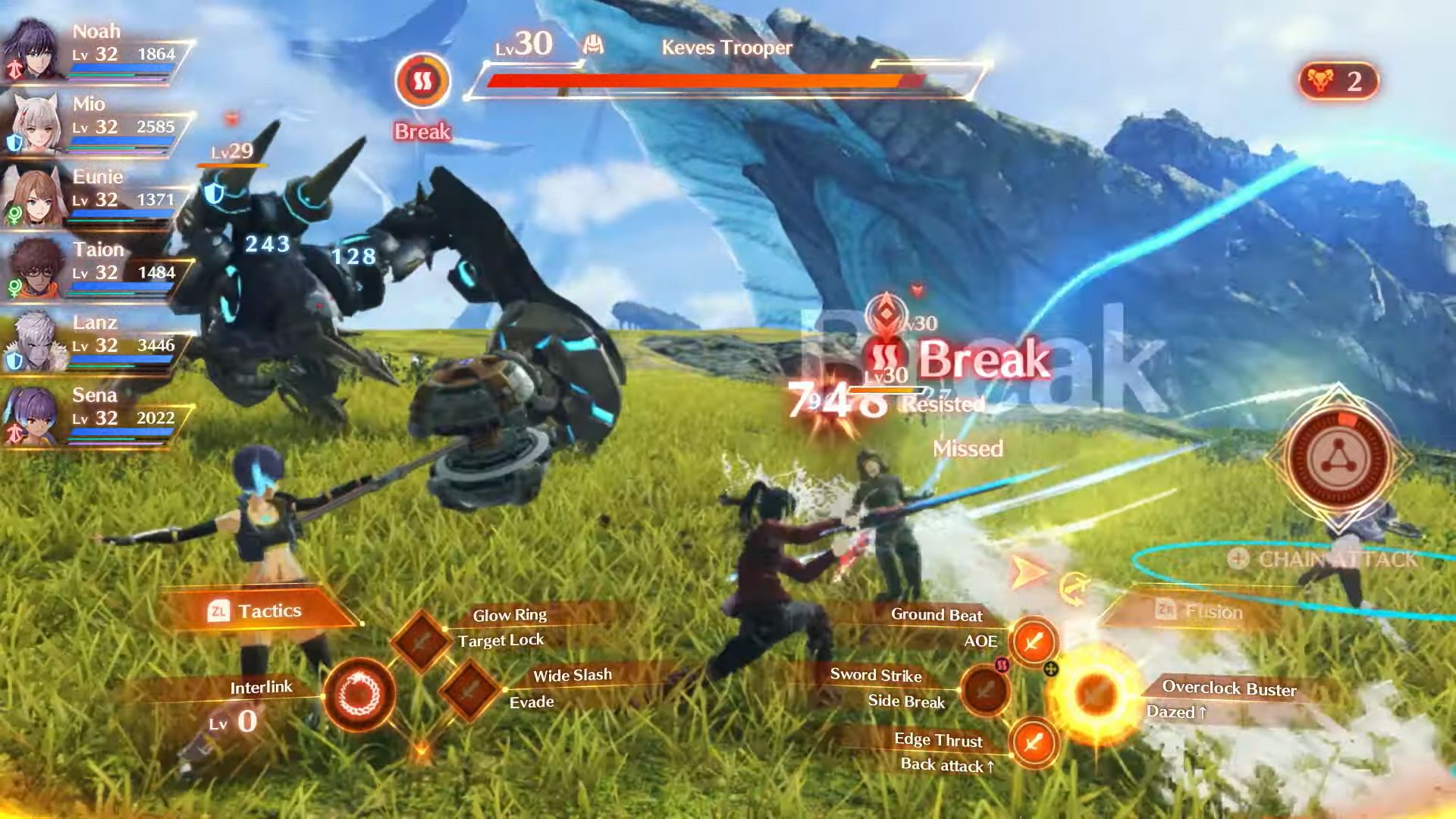The image size is (1456, 819).
Task: Open the Tactics menu
Action: [258, 610]
